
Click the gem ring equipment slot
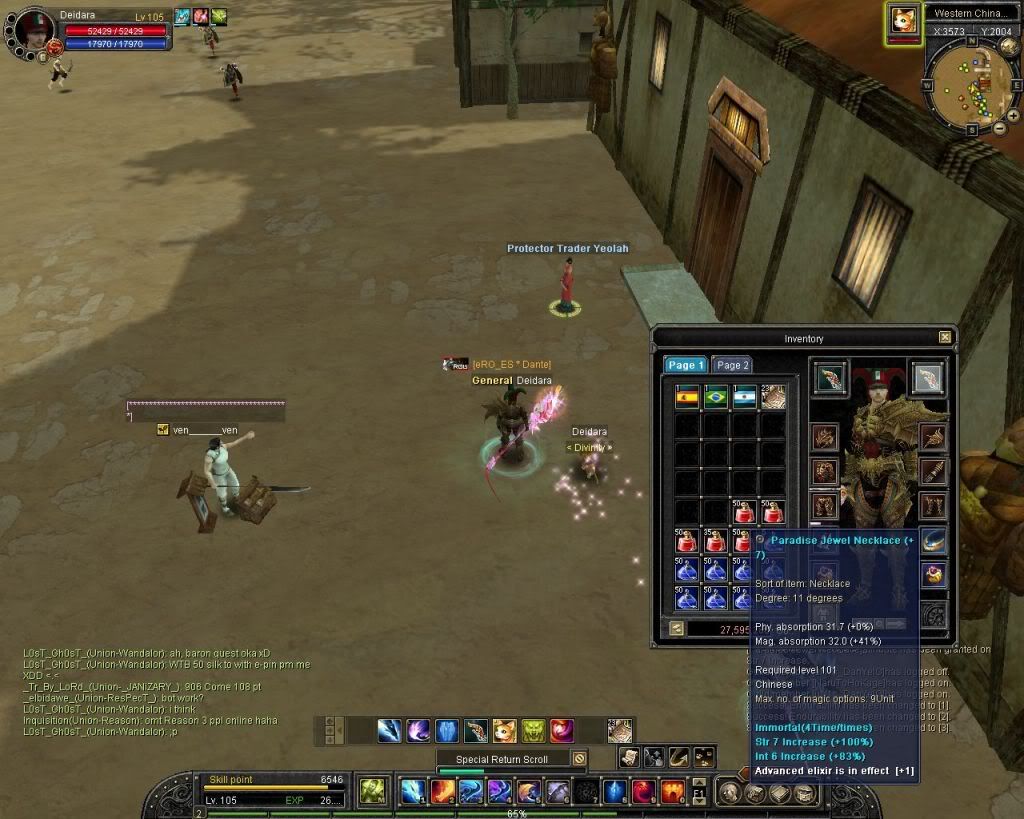(933, 574)
